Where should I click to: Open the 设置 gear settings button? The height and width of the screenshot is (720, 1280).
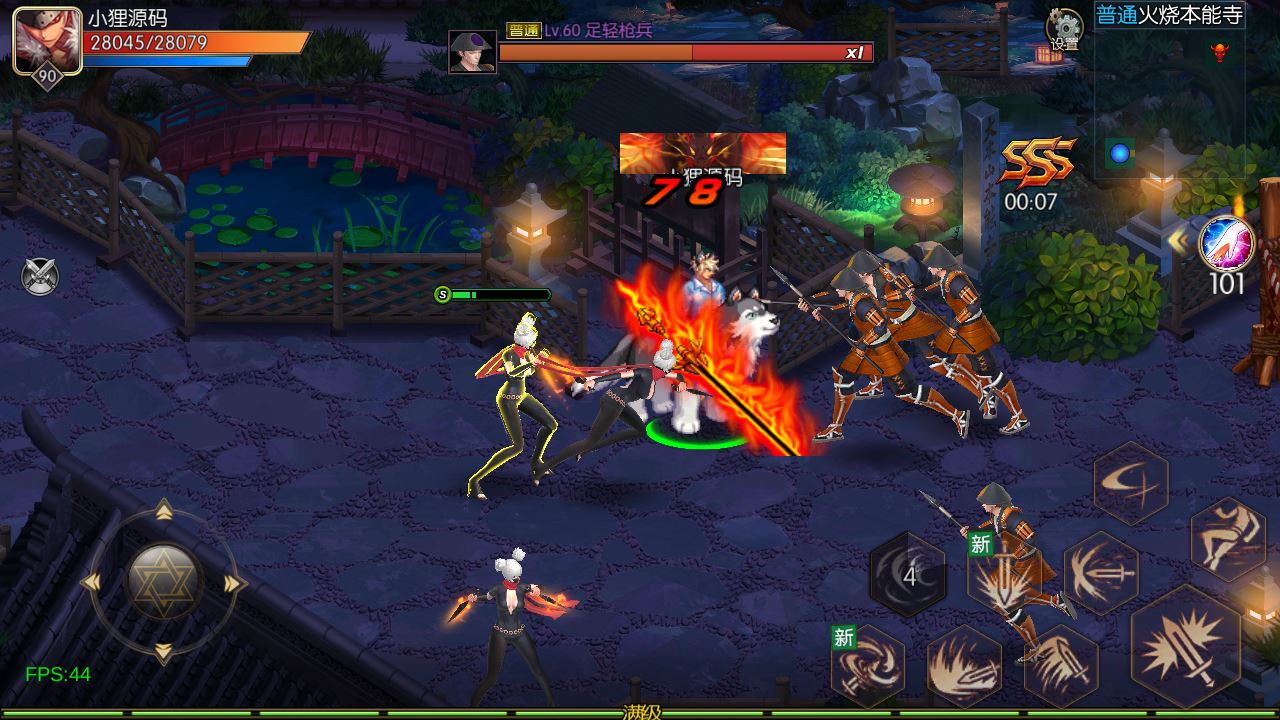tap(1064, 29)
